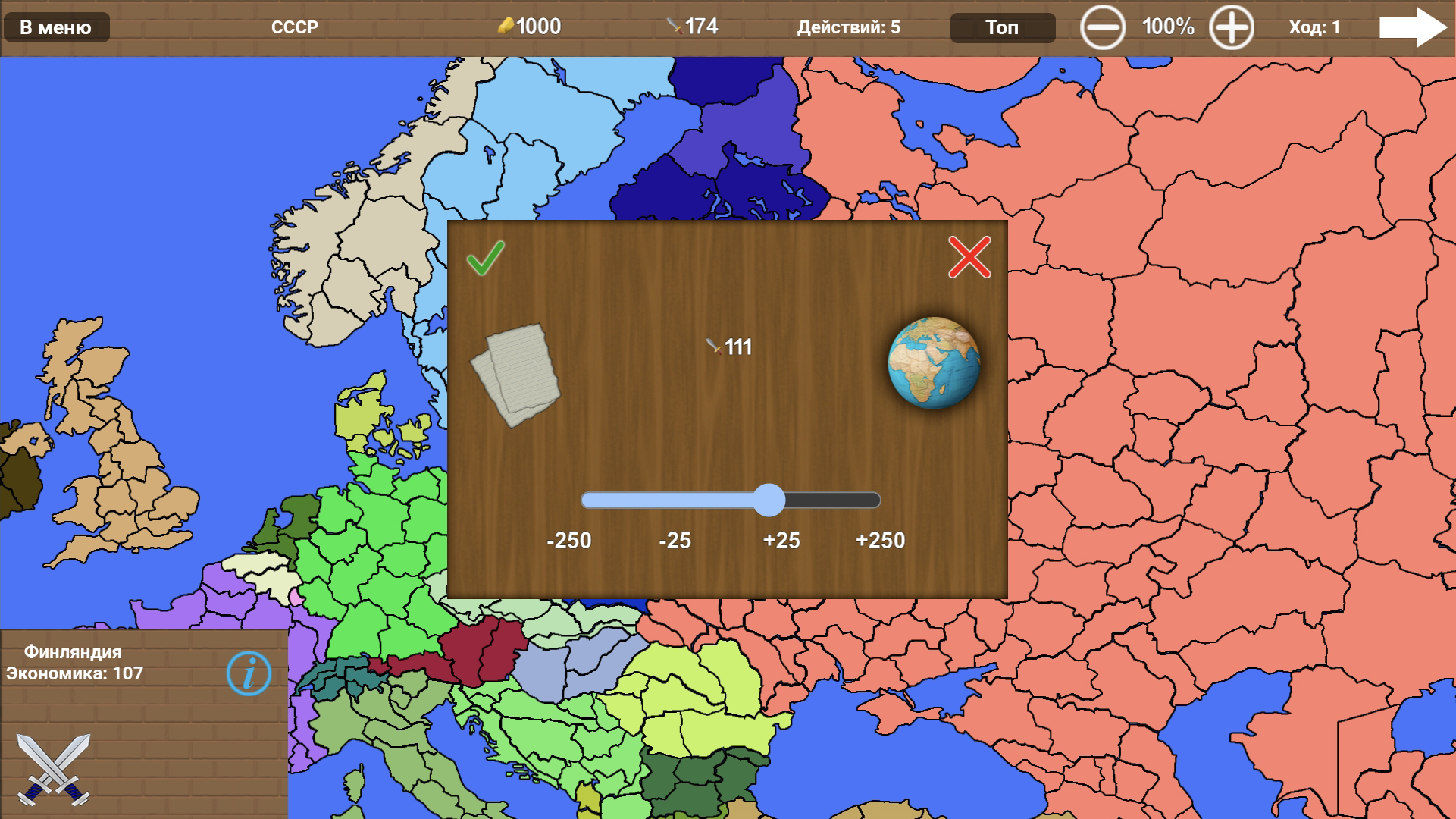The width and height of the screenshot is (1456, 819).
Task: Click the gold coins counter icon
Action: [506, 27]
